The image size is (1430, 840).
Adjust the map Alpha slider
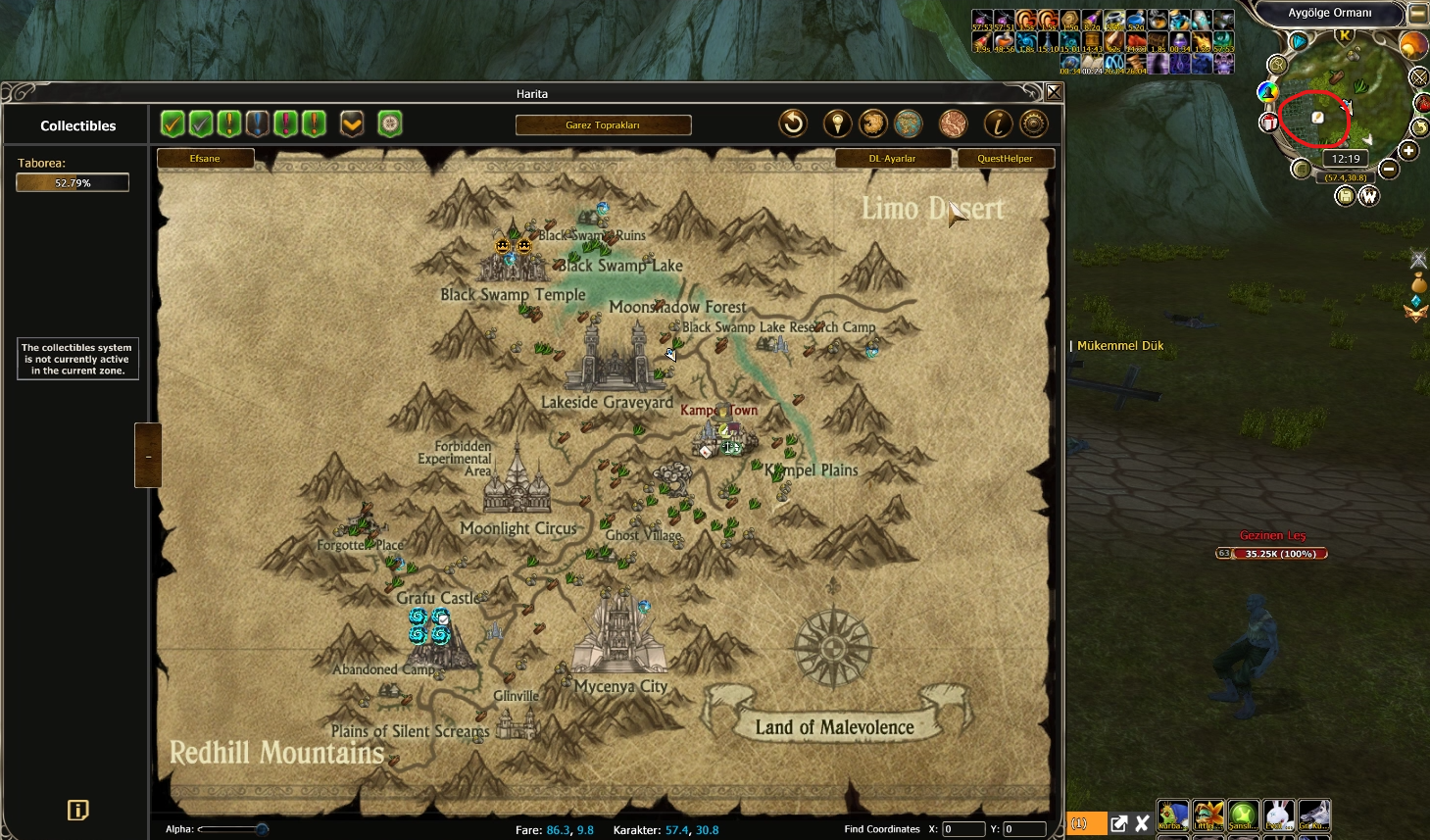(x=262, y=829)
